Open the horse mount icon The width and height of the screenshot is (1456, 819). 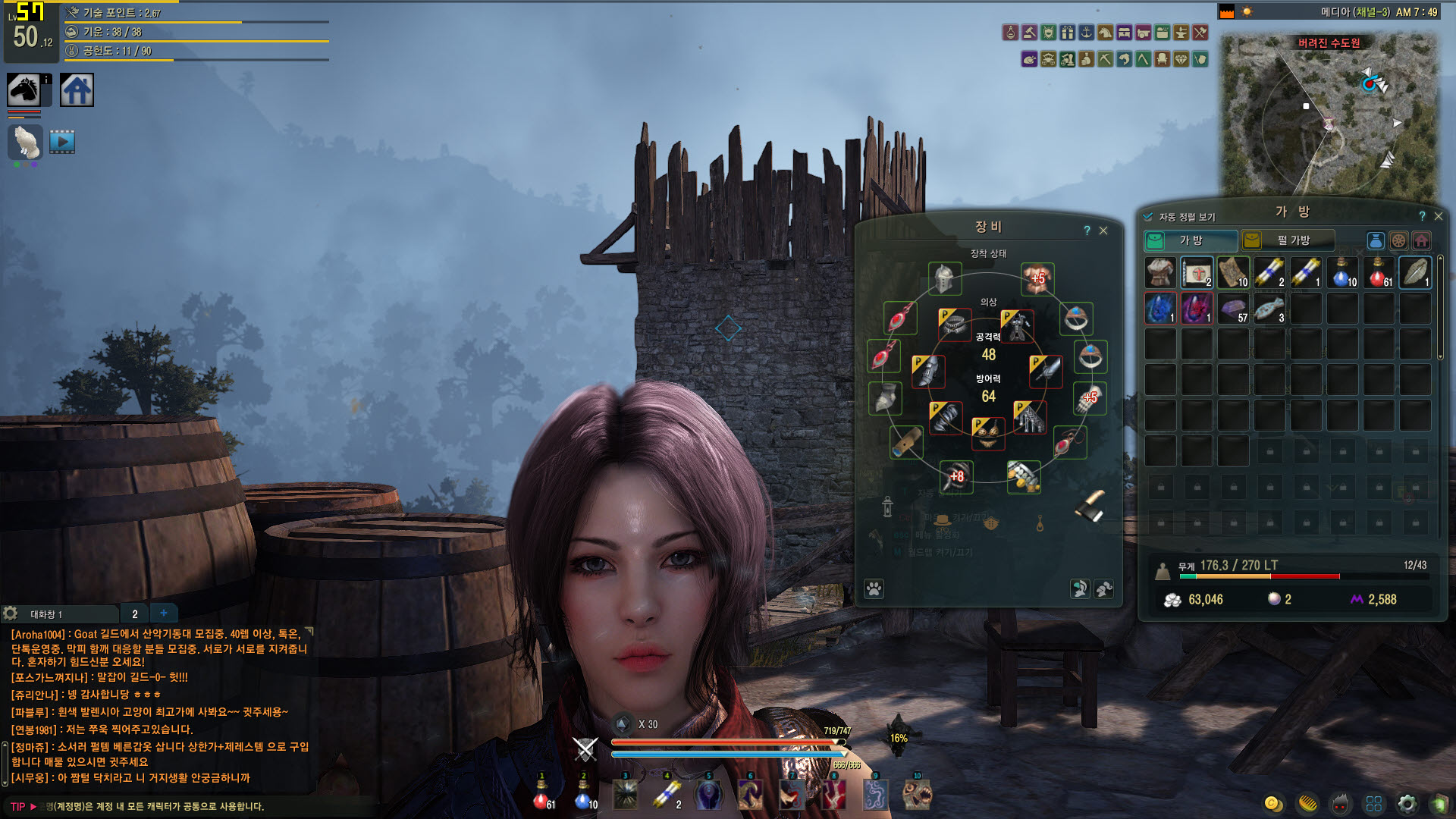coord(24,90)
